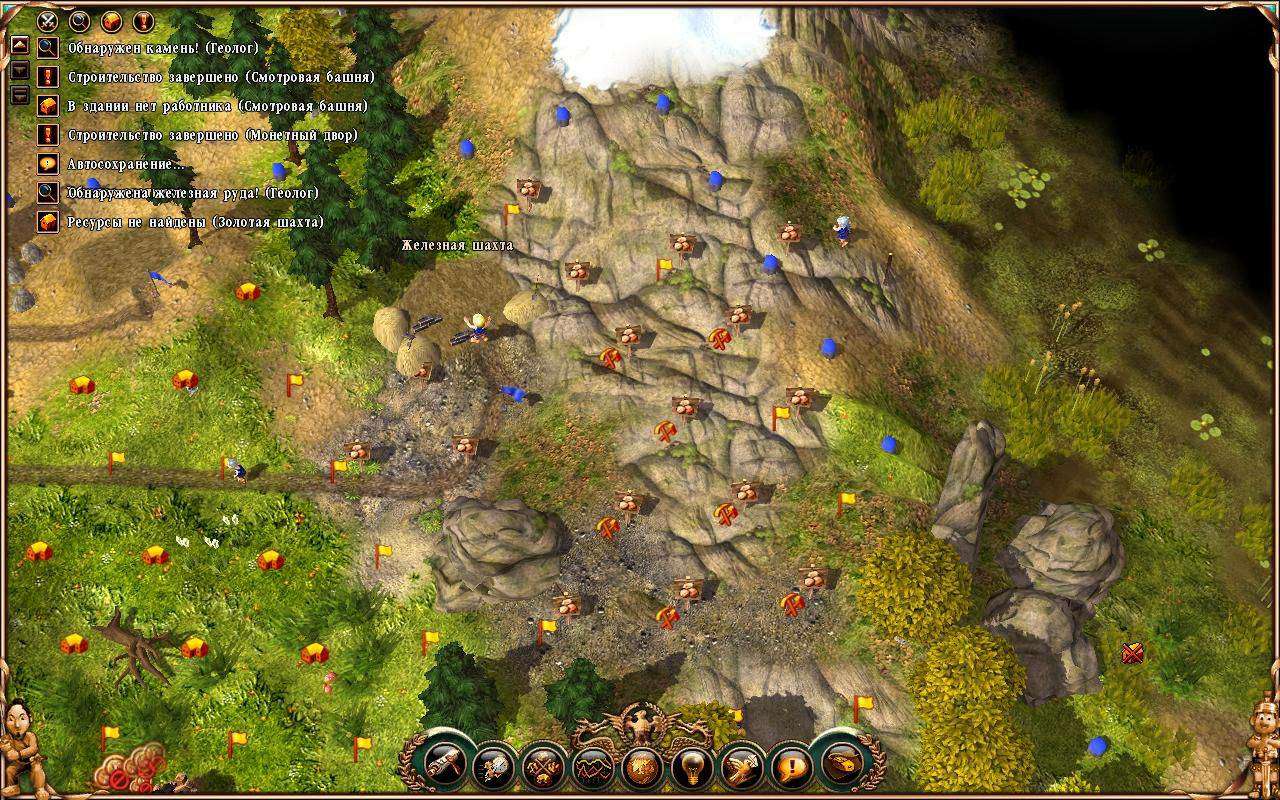Toggle the magnifier message filter at top
The height and width of the screenshot is (800, 1280).
[x=79, y=20]
